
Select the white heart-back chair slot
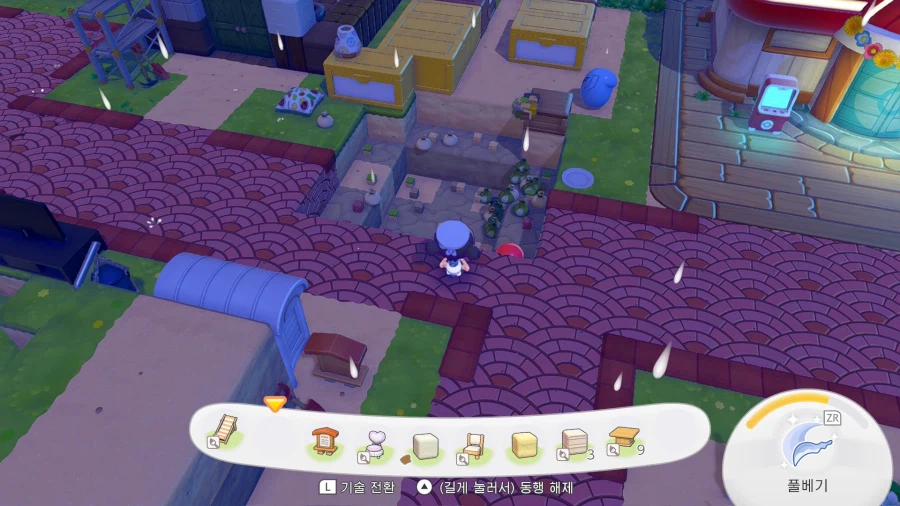click(x=374, y=444)
